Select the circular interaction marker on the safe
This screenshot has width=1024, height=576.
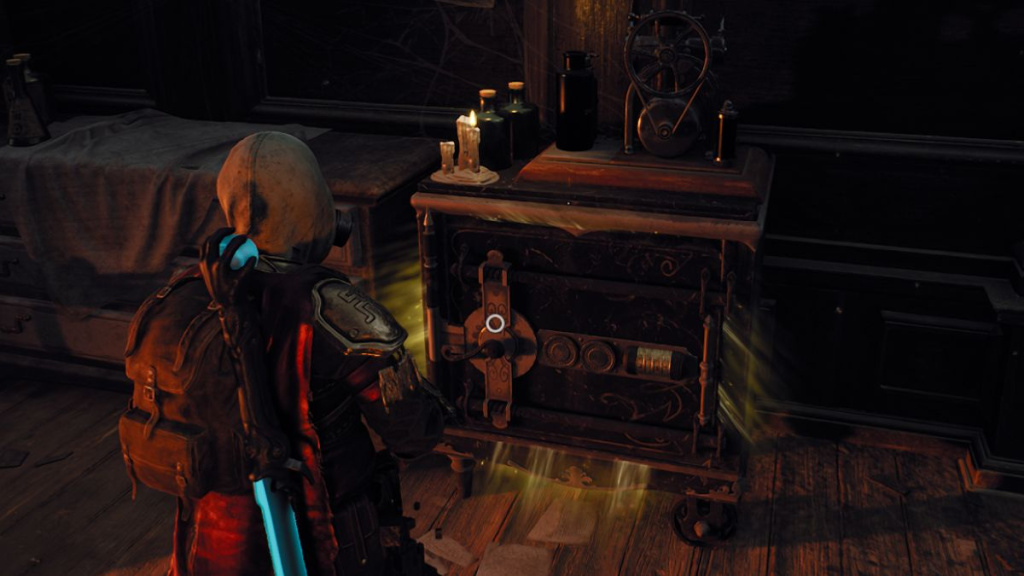pyautogui.click(x=495, y=323)
